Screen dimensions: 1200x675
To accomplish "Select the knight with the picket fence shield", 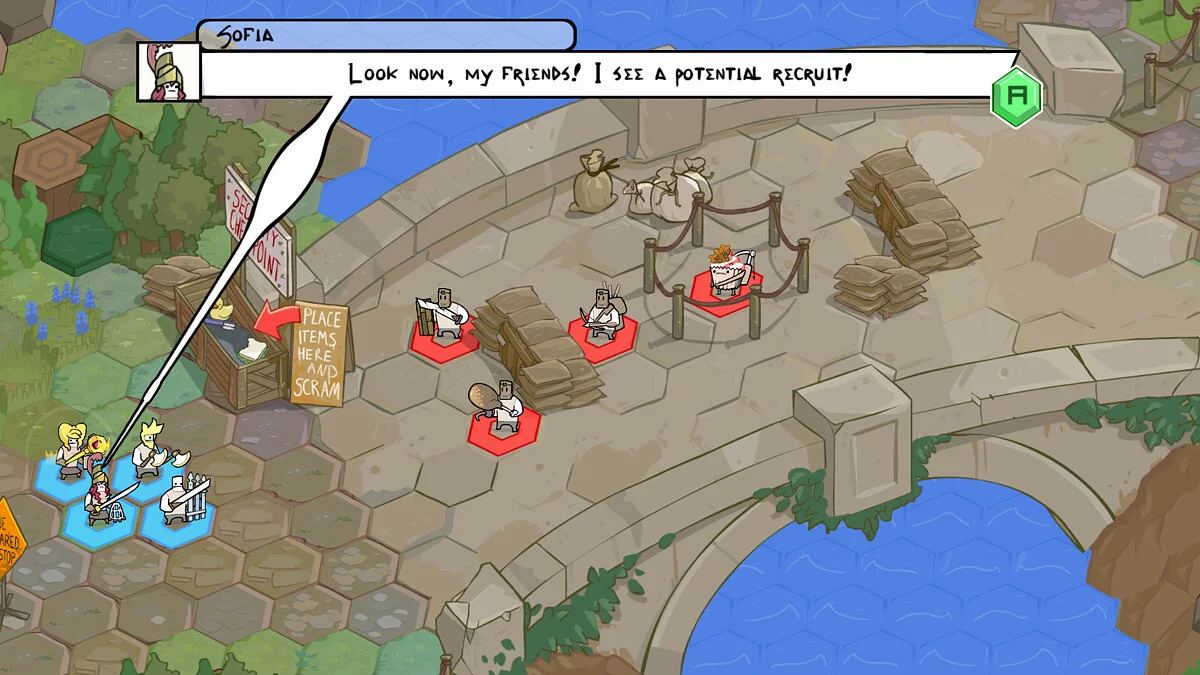I will tap(181, 498).
